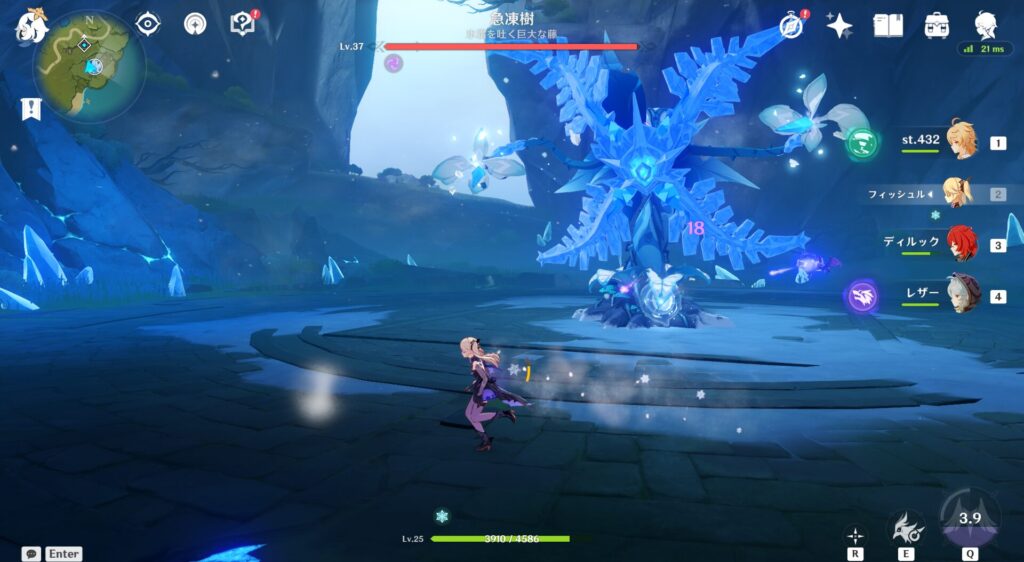Viewport: 1024px width, 562px height.
Task: Open the Wish four-pointed star icon
Action: (x=839, y=26)
